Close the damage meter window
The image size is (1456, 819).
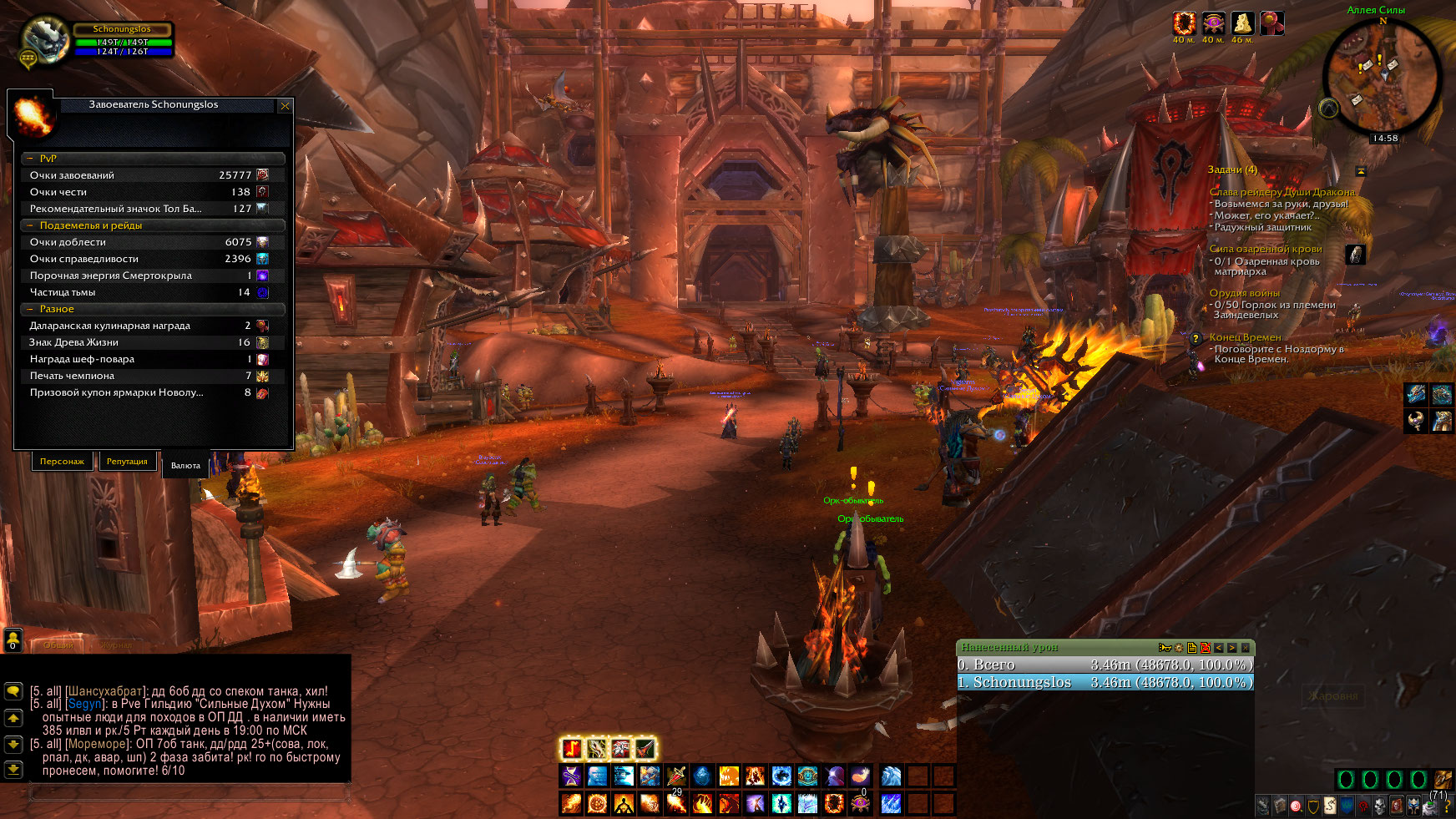click(x=1245, y=648)
